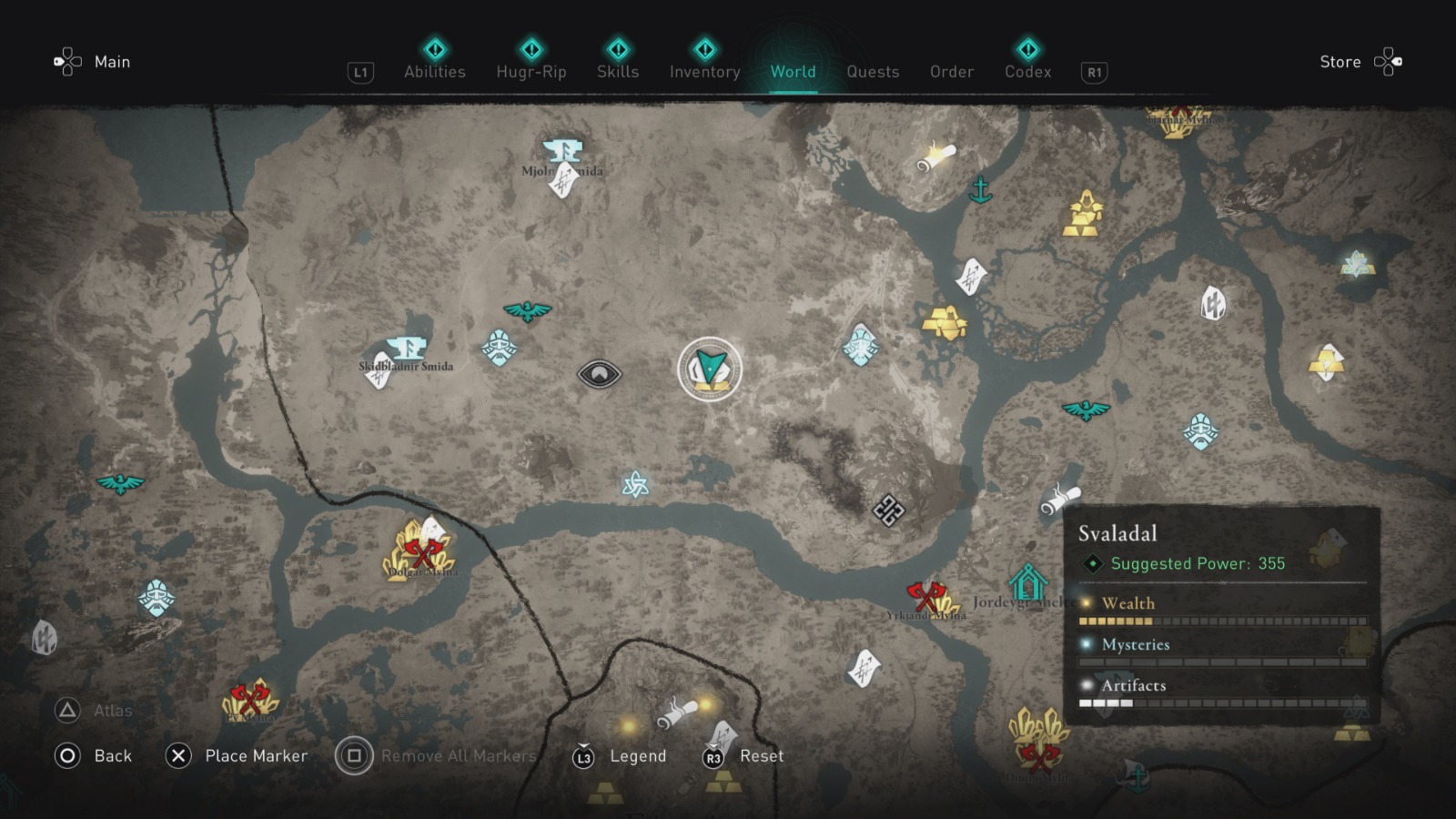
Task: Select the eye marker near map center
Action: coord(601,373)
